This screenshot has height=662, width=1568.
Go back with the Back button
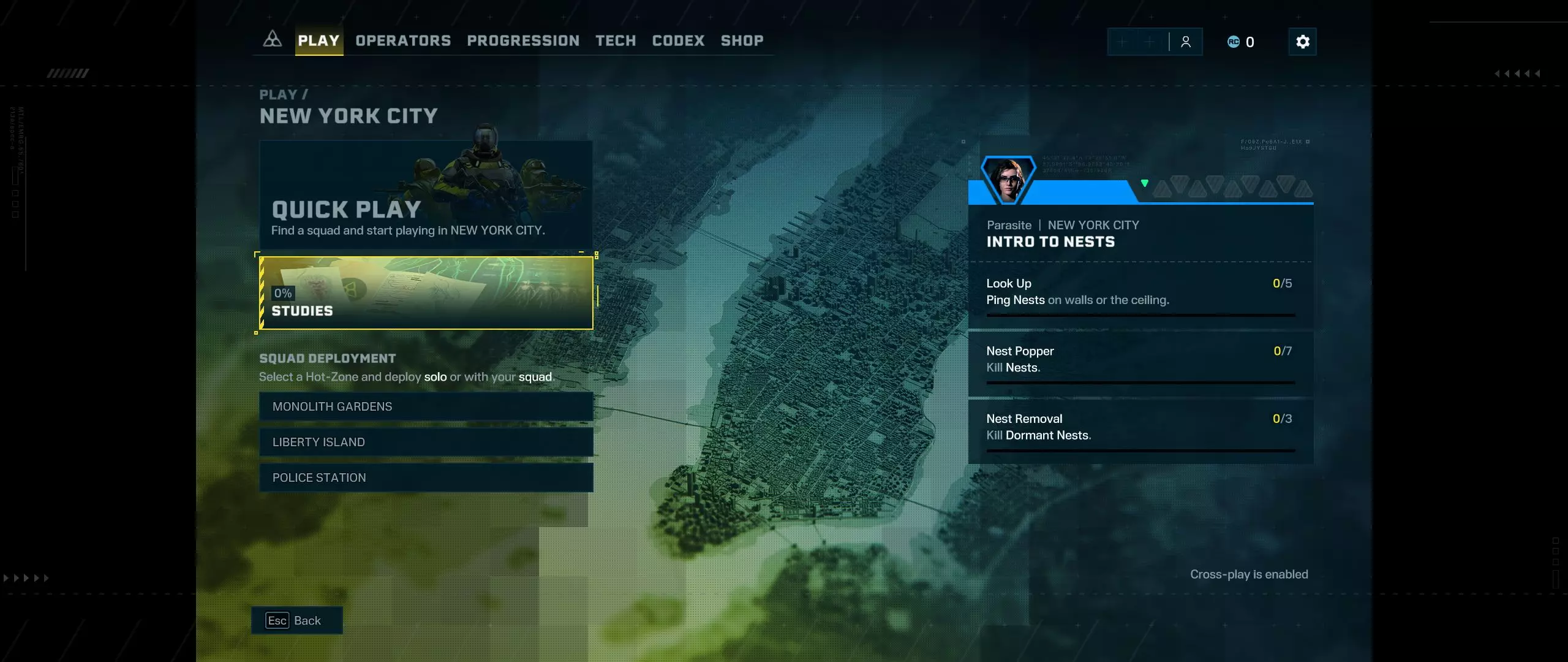coord(296,620)
